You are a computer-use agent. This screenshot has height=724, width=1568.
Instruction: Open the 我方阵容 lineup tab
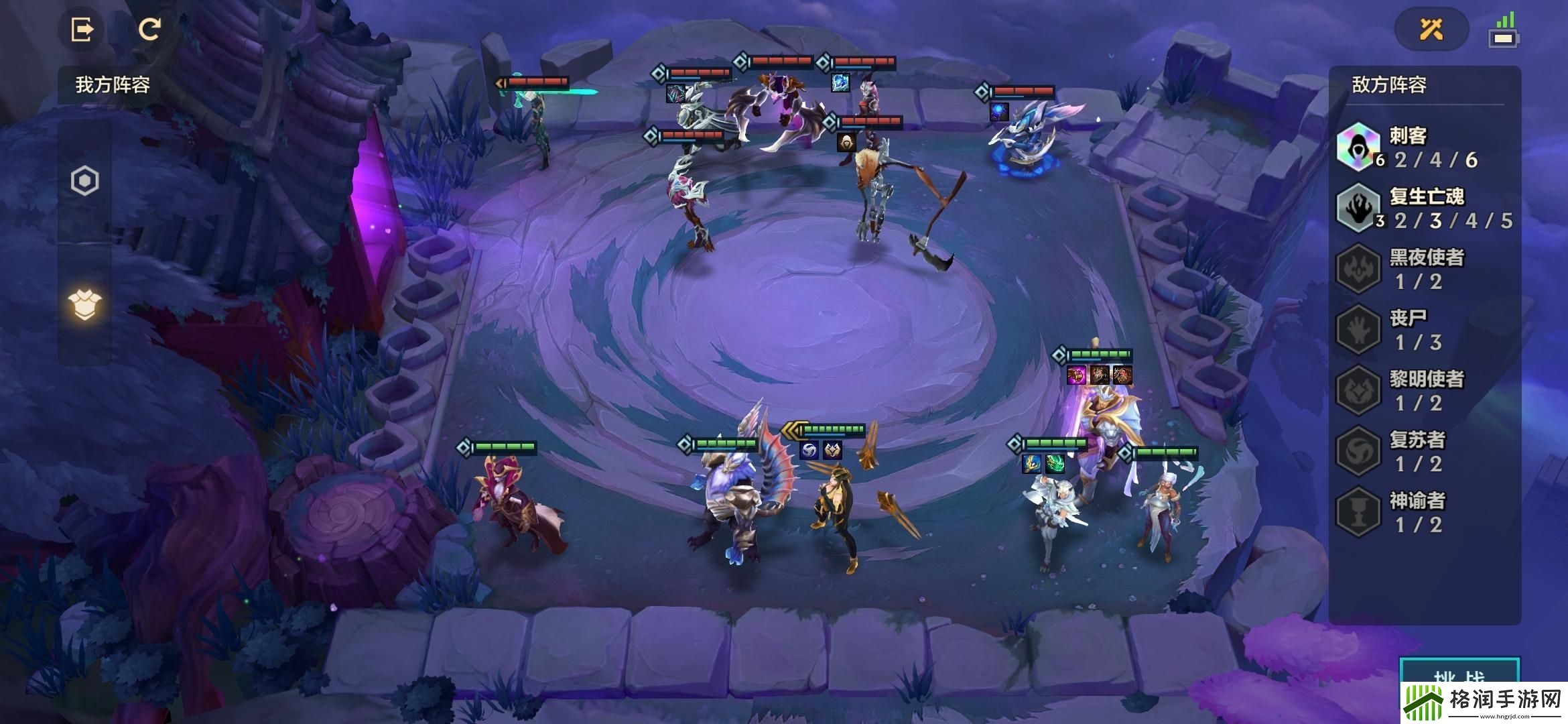pos(113,85)
